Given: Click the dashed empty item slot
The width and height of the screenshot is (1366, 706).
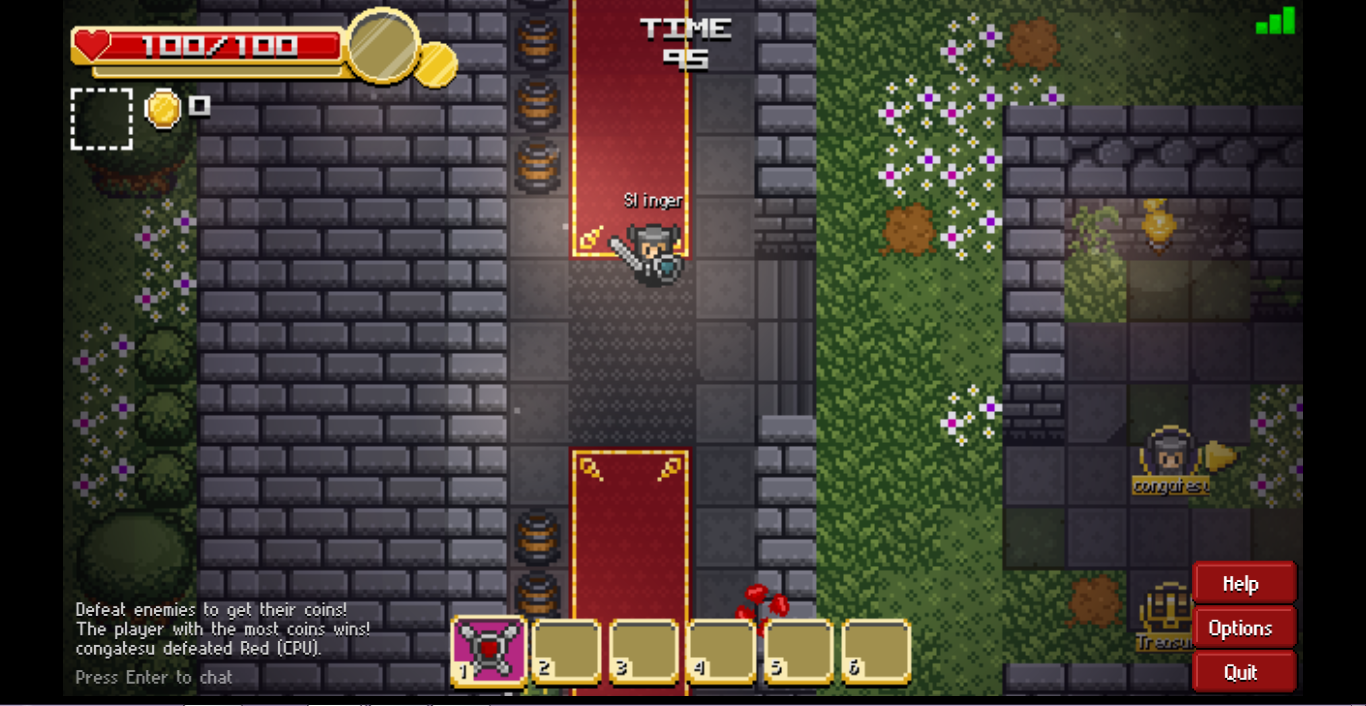Looking at the screenshot, I should [x=102, y=119].
